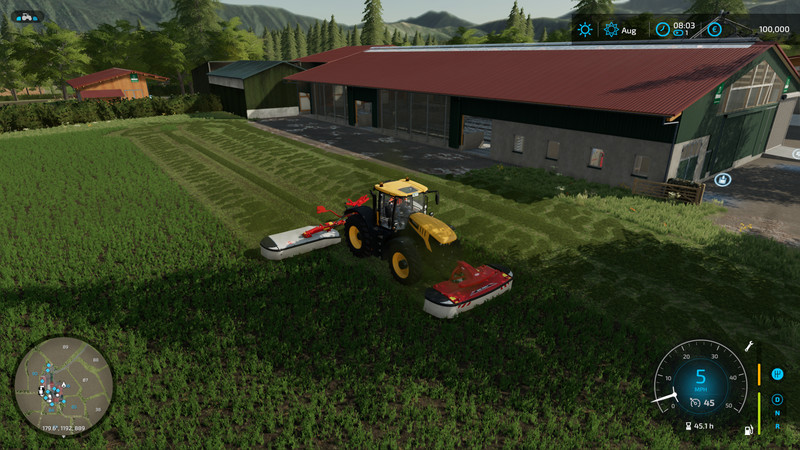Click the gear shift icon

[777, 374]
